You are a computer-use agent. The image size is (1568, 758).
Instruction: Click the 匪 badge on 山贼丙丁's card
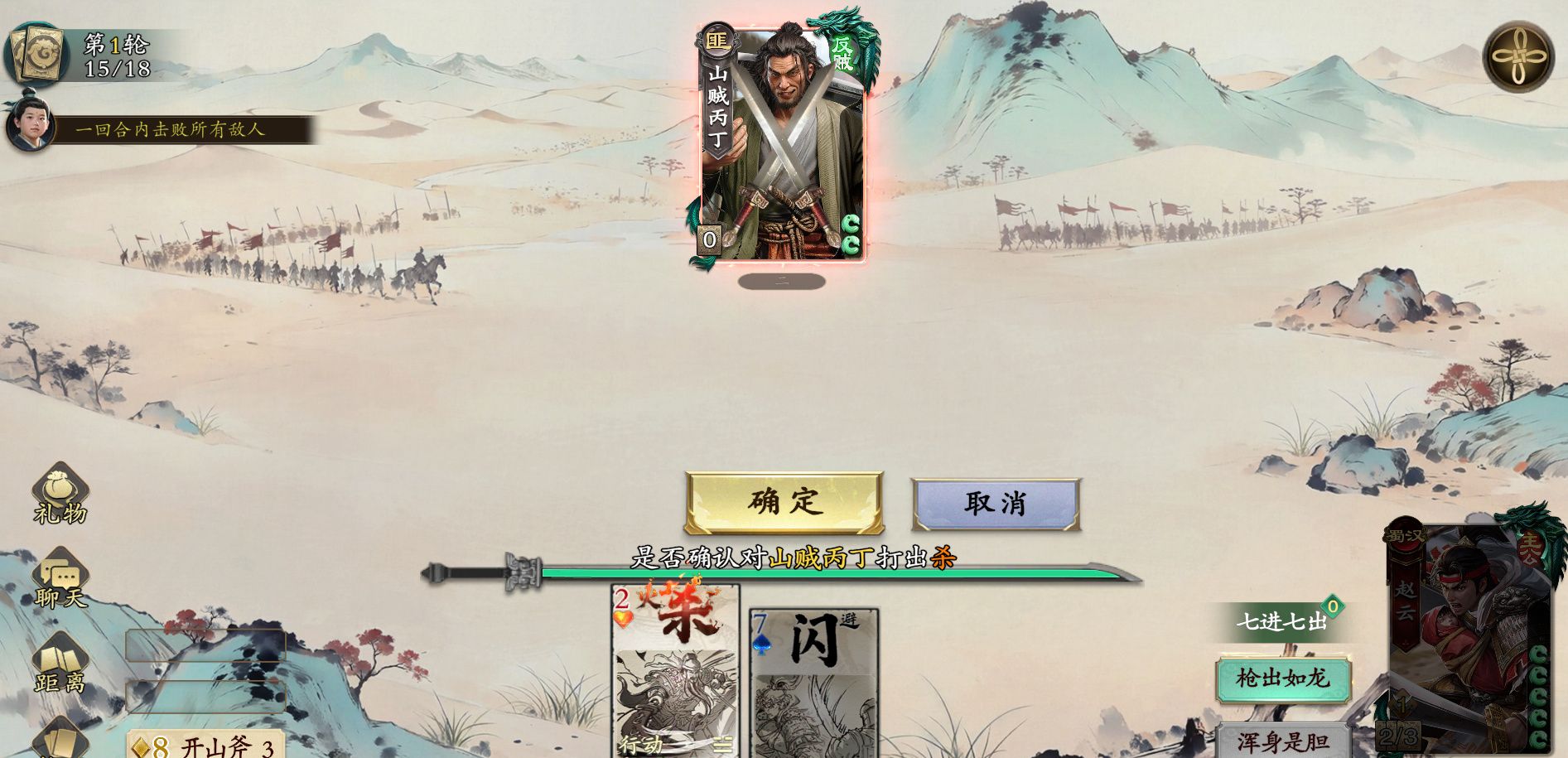pyautogui.click(x=719, y=40)
